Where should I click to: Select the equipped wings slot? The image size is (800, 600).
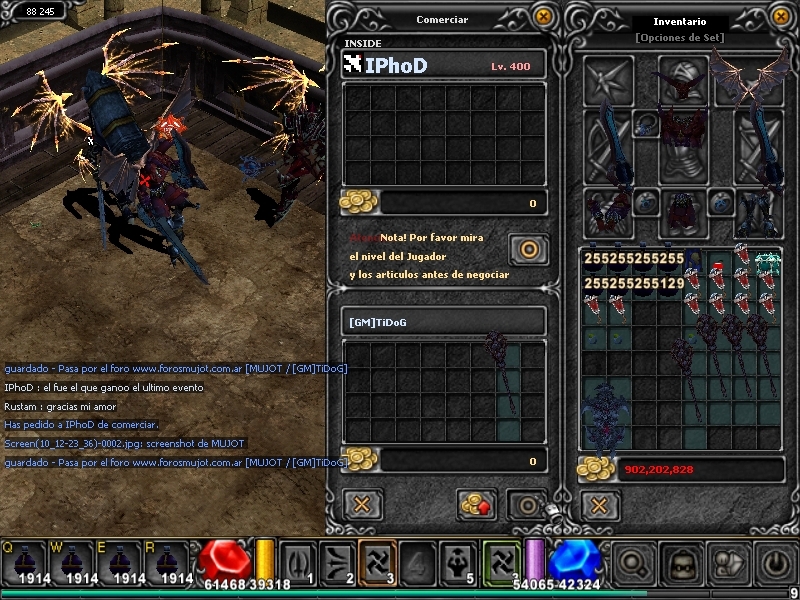[759, 80]
